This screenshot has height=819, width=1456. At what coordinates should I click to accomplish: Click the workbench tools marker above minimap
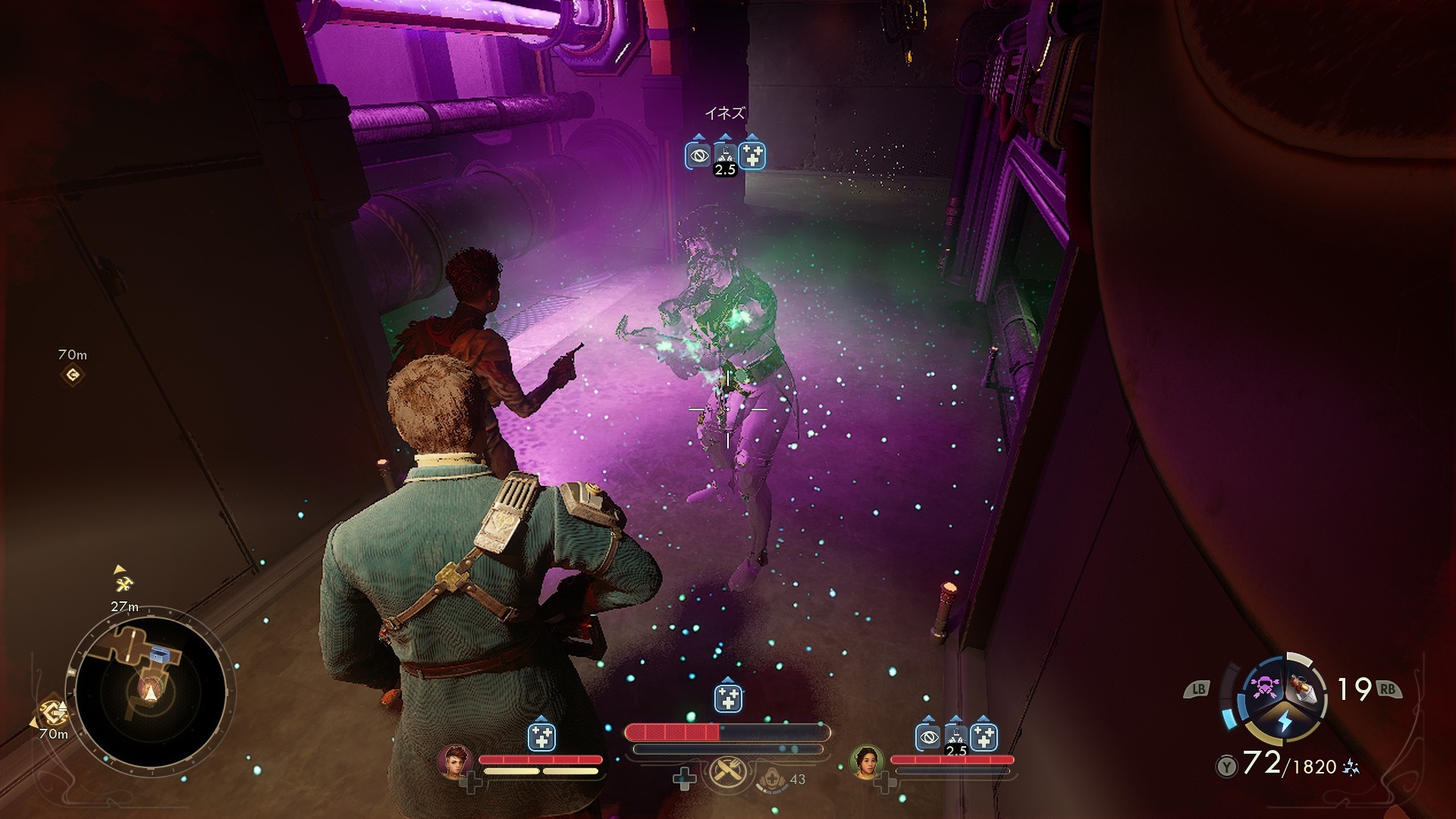point(124,583)
